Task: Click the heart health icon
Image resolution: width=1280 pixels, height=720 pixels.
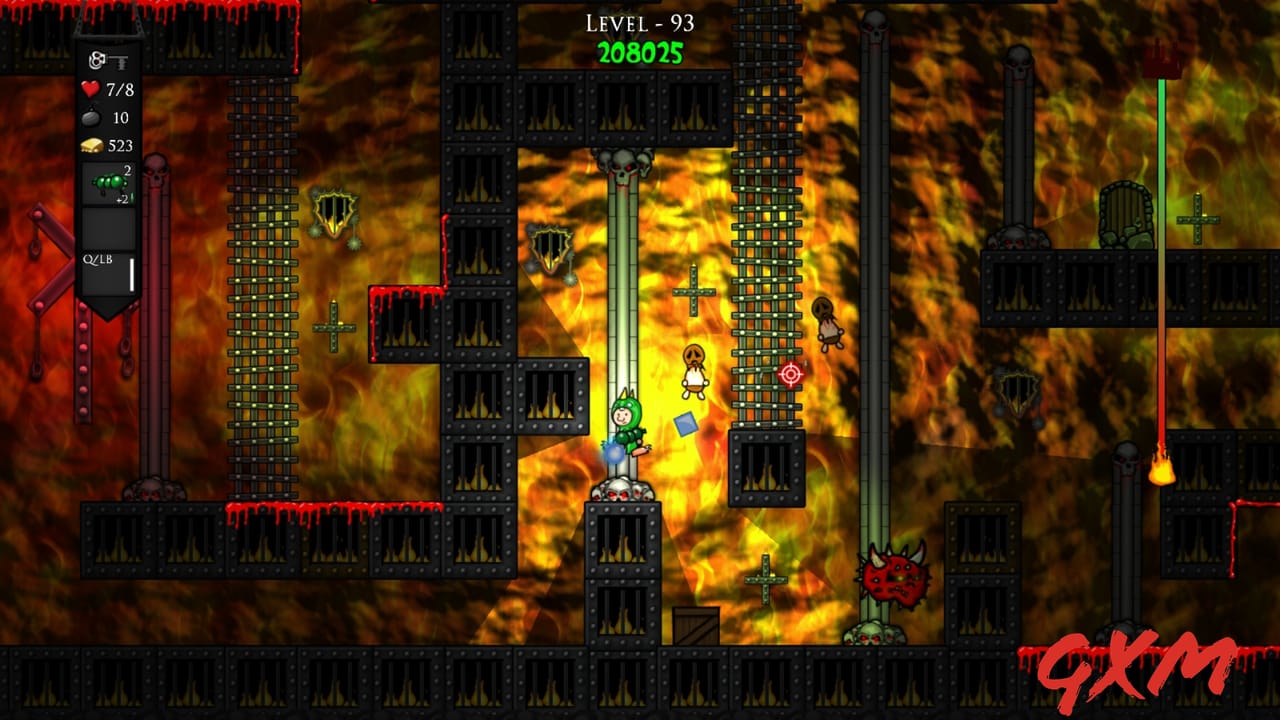Action: pyautogui.click(x=91, y=88)
